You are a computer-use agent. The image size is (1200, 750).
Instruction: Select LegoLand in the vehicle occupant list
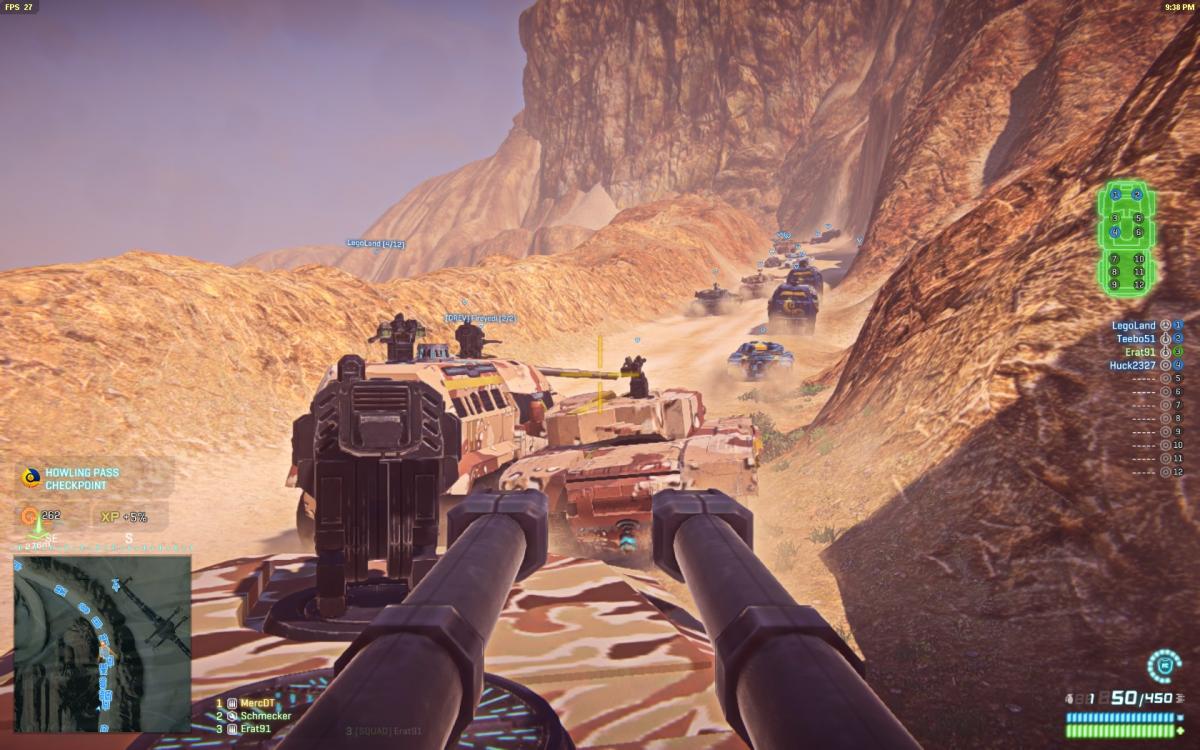[1133, 325]
